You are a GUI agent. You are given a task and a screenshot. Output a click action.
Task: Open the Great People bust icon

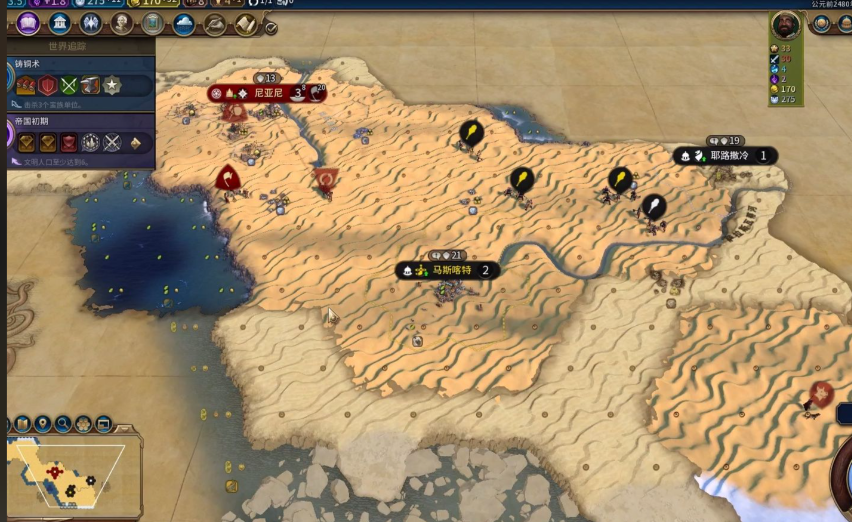click(x=122, y=23)
